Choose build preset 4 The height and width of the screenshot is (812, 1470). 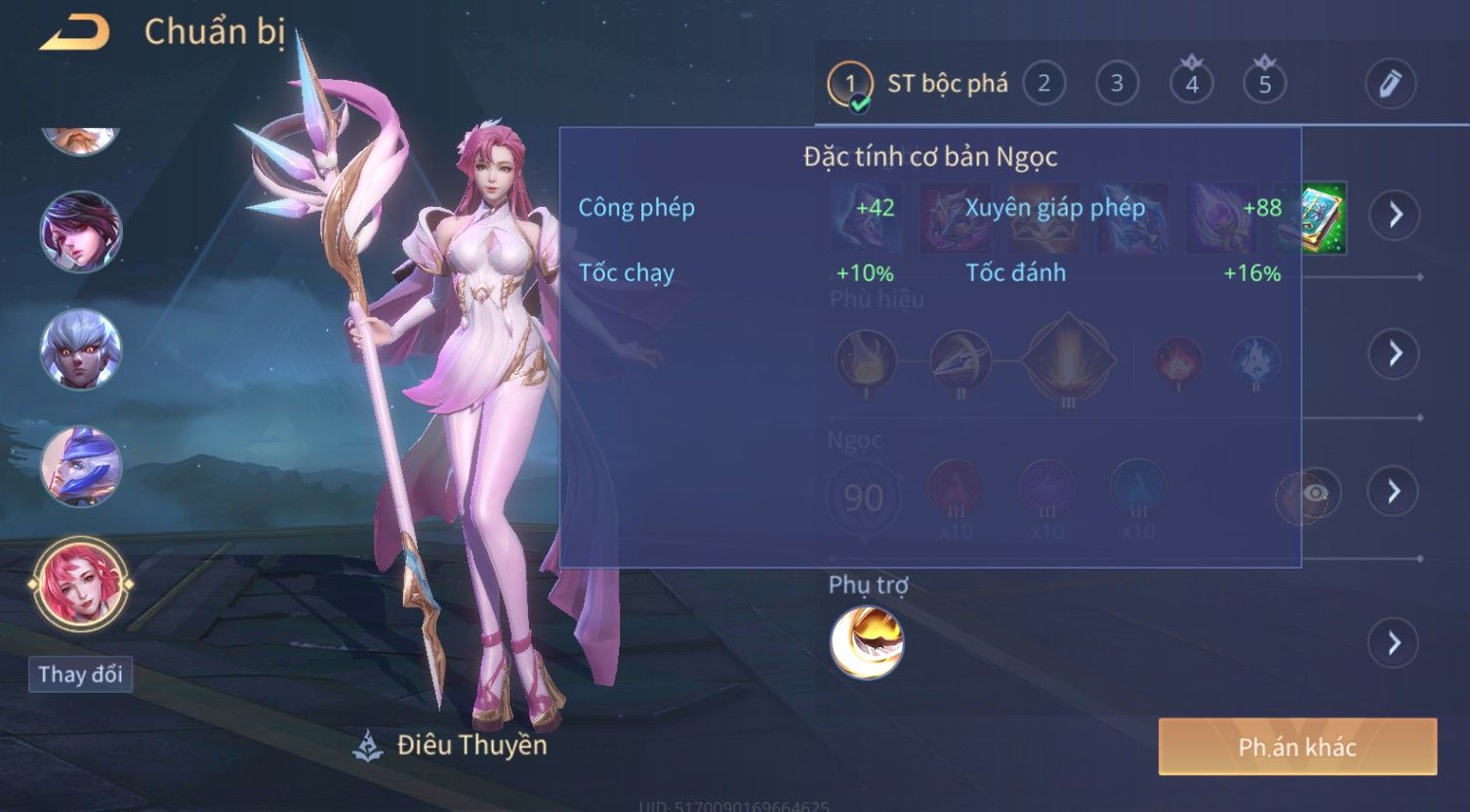click(1191, 84)
